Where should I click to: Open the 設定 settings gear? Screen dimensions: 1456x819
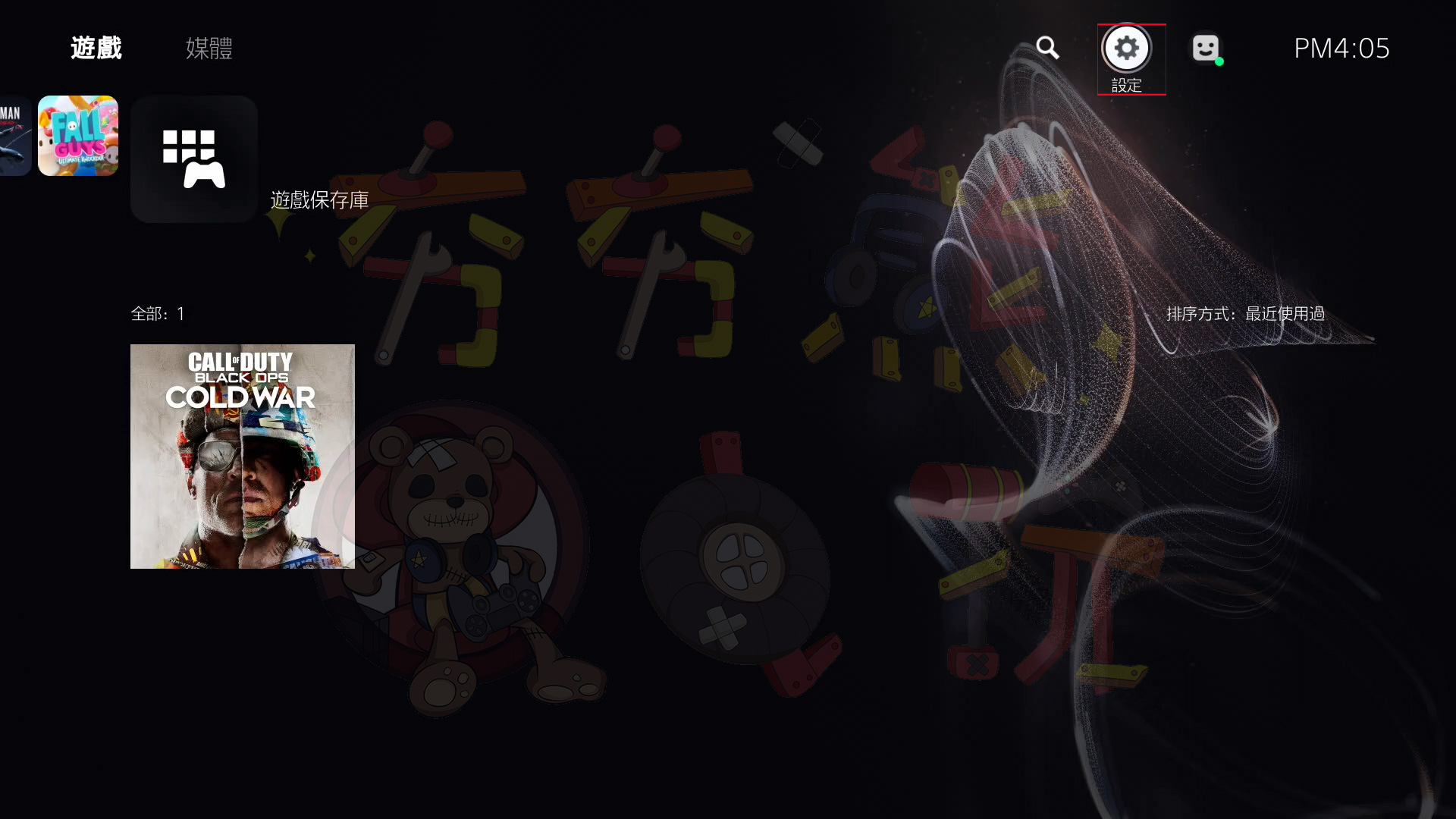point(1126,48)
